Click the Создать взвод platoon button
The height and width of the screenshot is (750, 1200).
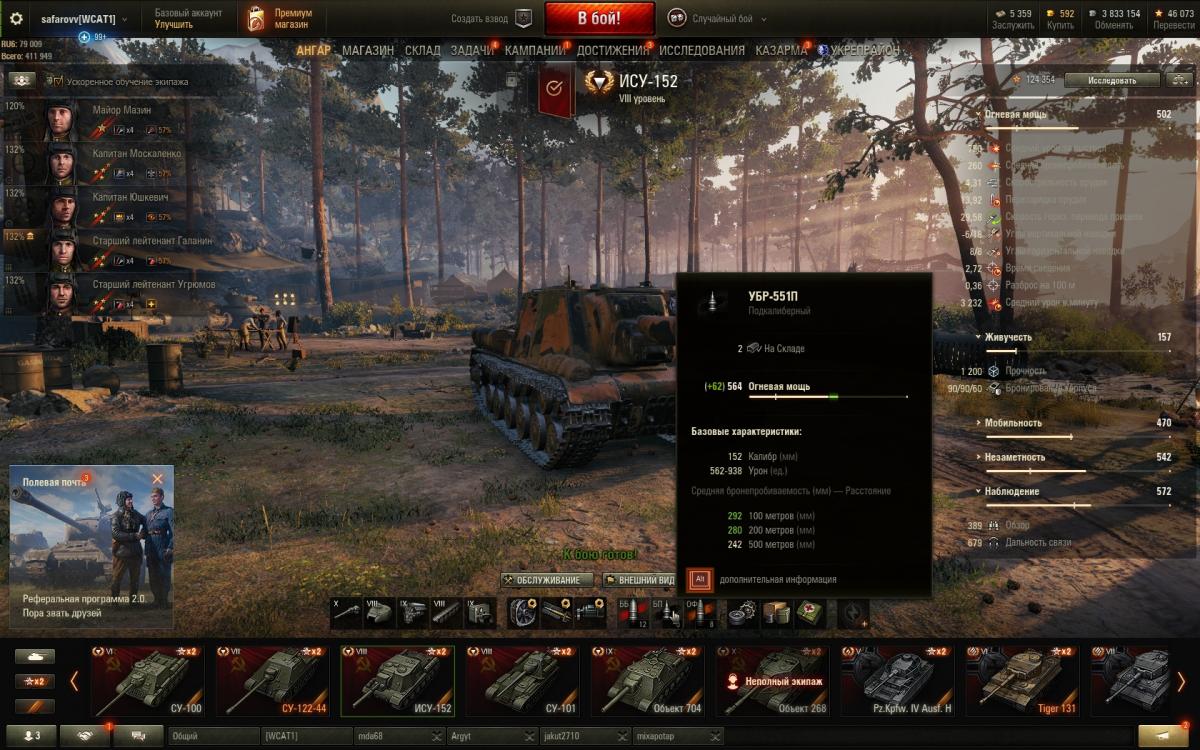491,18
